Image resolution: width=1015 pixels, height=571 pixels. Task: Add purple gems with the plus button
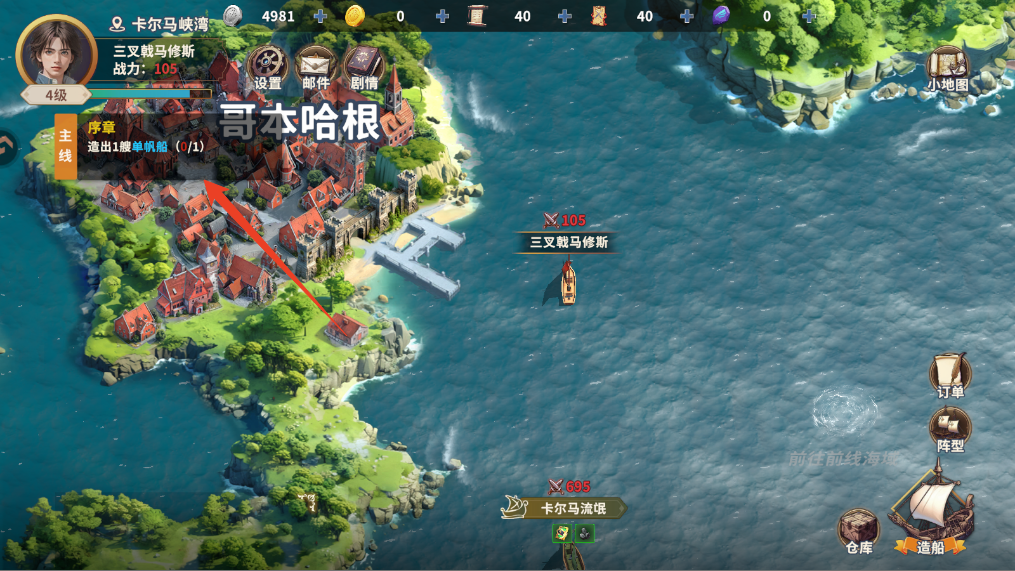[x=808, y=16]
